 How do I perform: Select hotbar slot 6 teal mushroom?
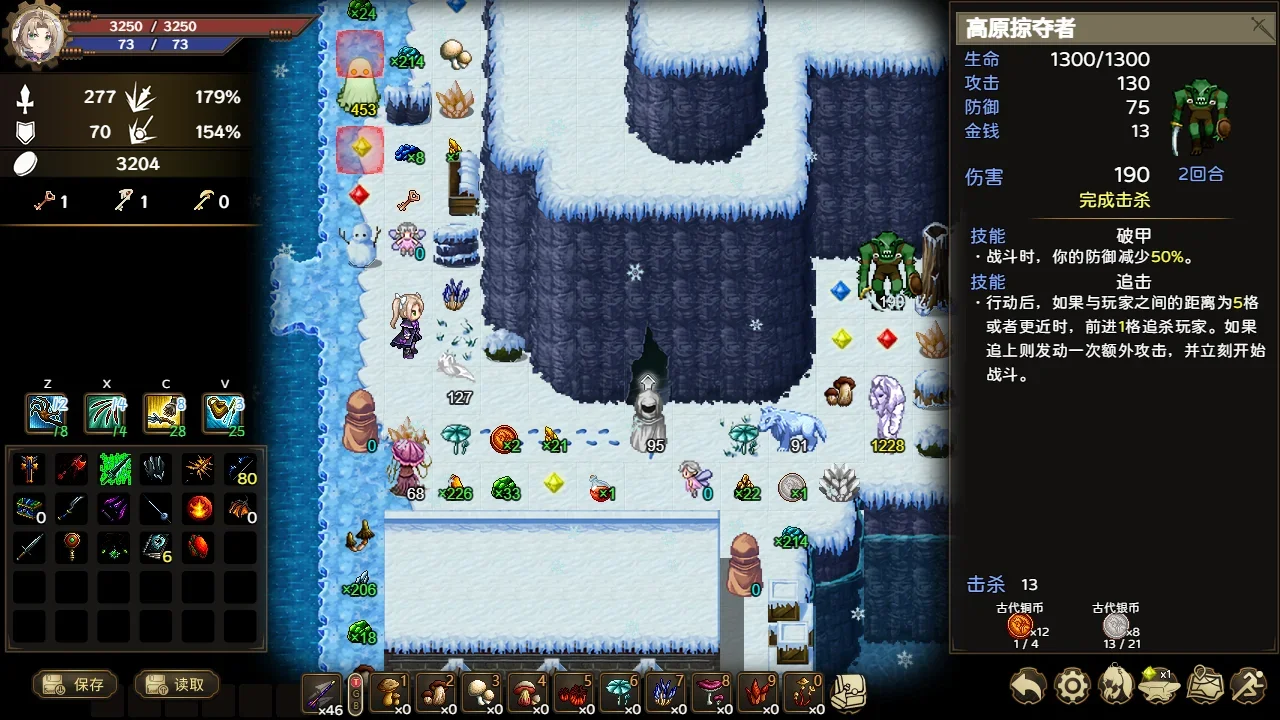tap(620, 692)
